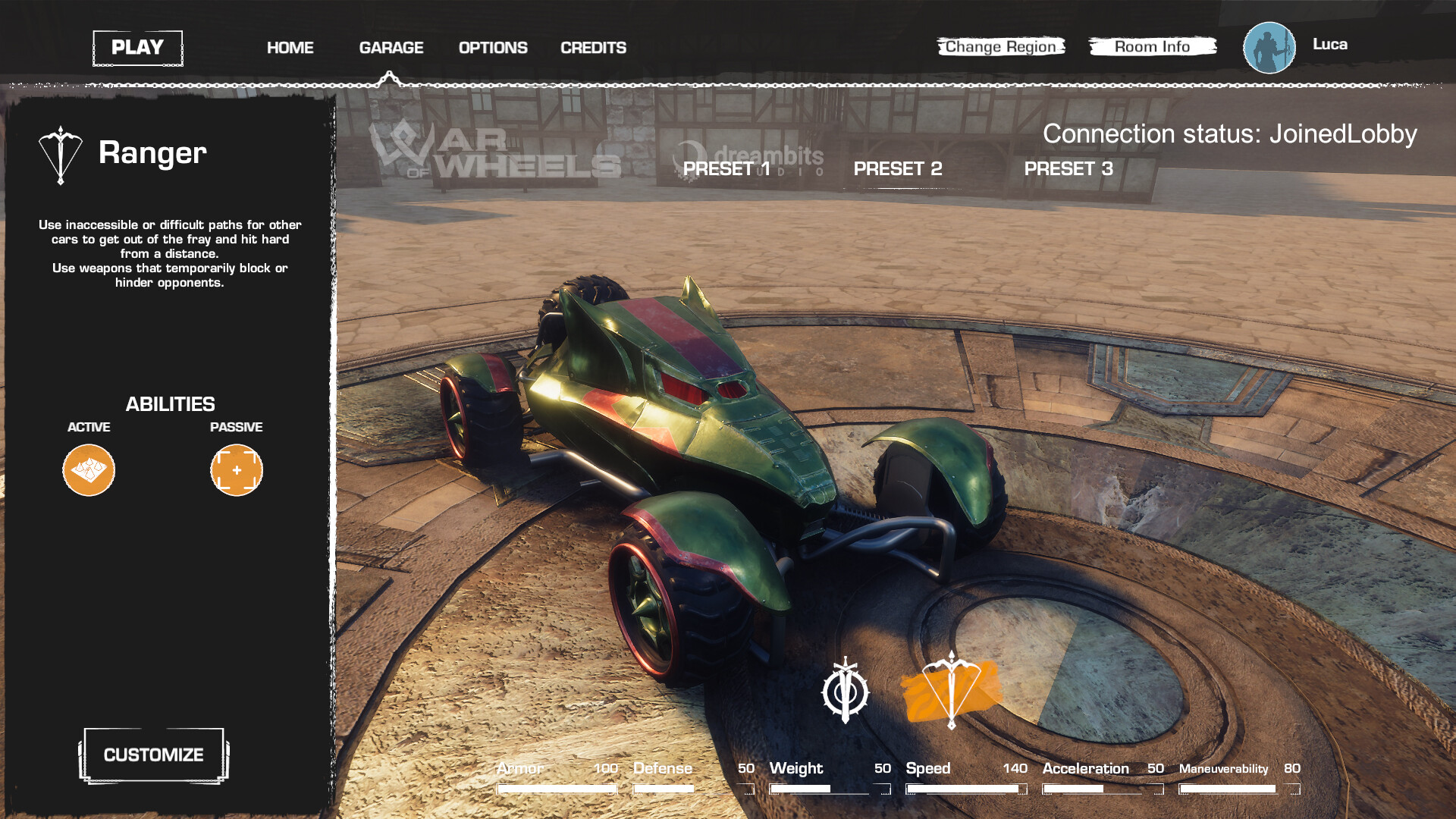Select the highlighted bow class icon
The width and height of the screenshot is (1456, 819).
pyautogui.click(x=950, y=691)
